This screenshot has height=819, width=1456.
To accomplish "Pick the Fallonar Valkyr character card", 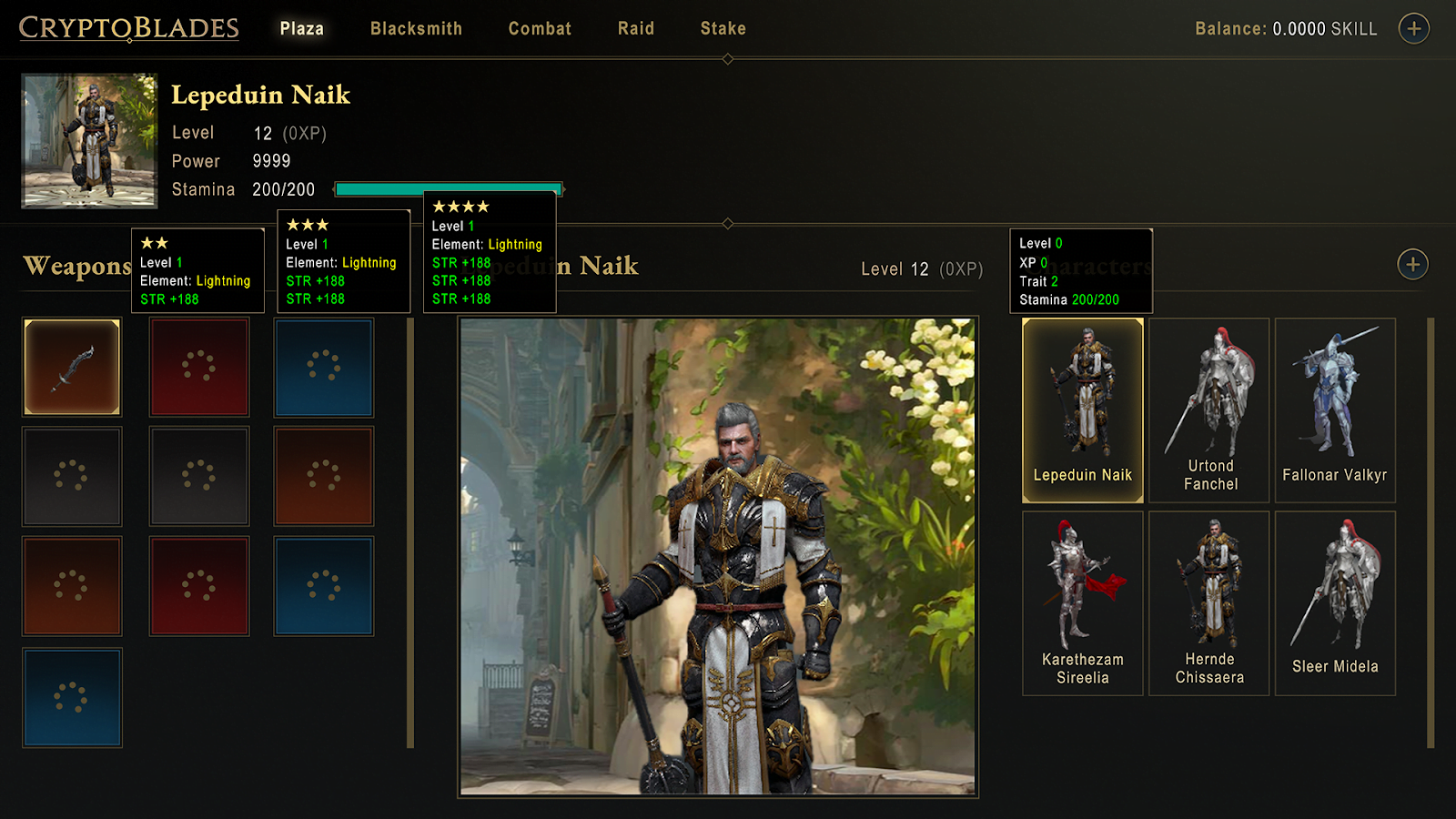I will point(1334,410).
